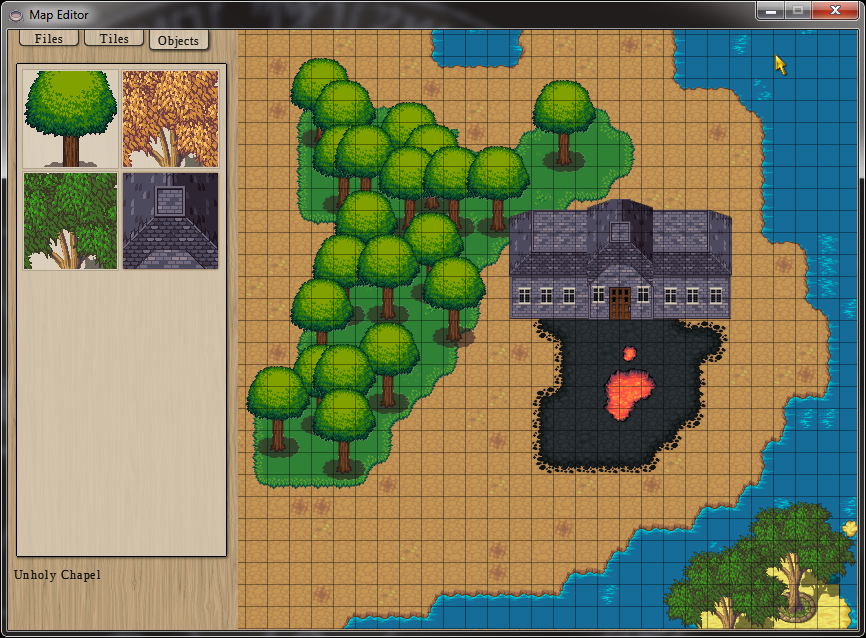866x638 pixels.
Task: Open the Tiles tab
Action: 114,38
